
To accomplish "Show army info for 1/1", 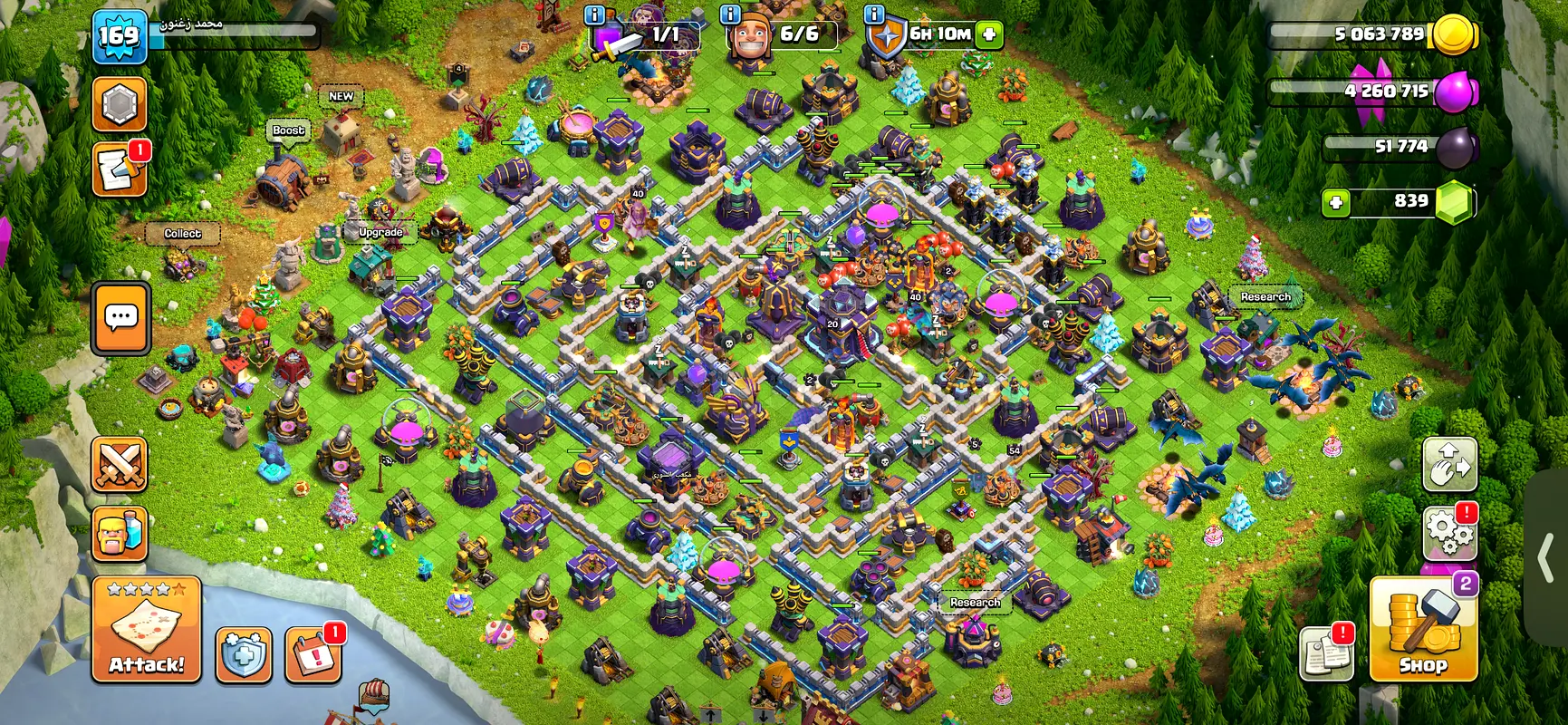I will click(595, 14).
